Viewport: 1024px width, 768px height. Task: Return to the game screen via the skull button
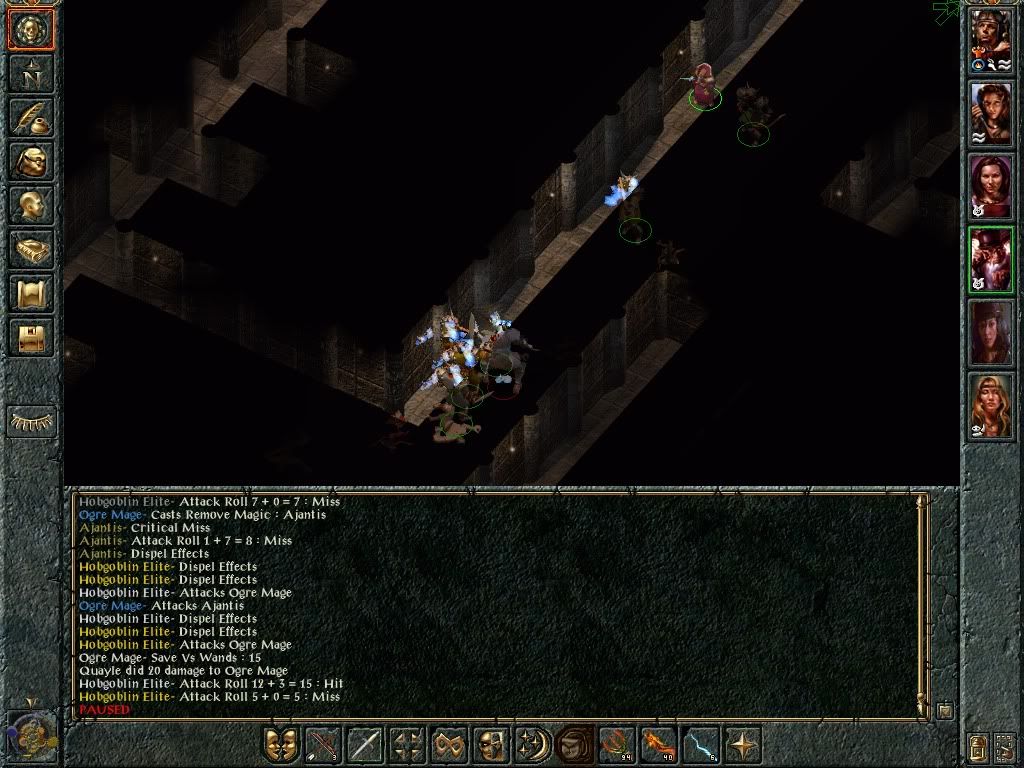pos(31,30)
